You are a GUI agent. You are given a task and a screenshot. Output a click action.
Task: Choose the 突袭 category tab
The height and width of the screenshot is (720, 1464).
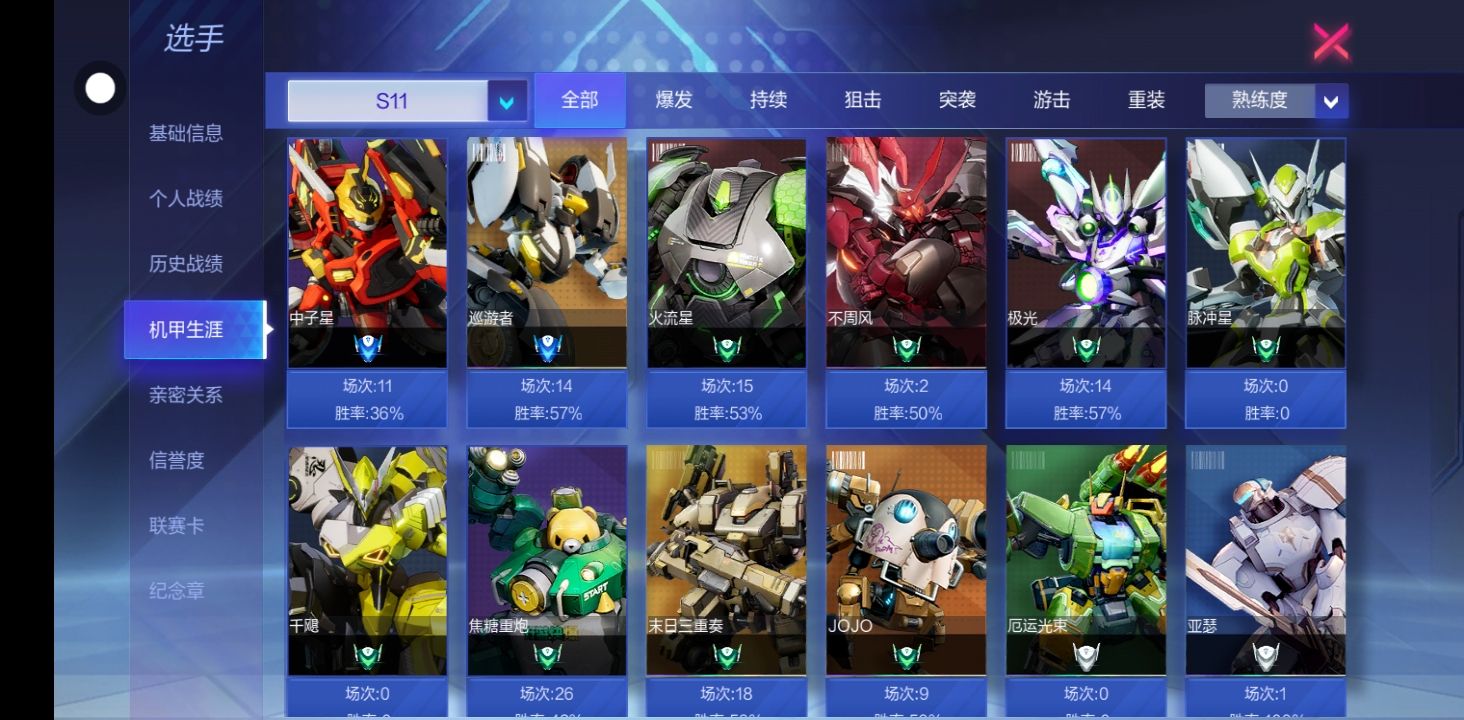(x=957, y=100)
